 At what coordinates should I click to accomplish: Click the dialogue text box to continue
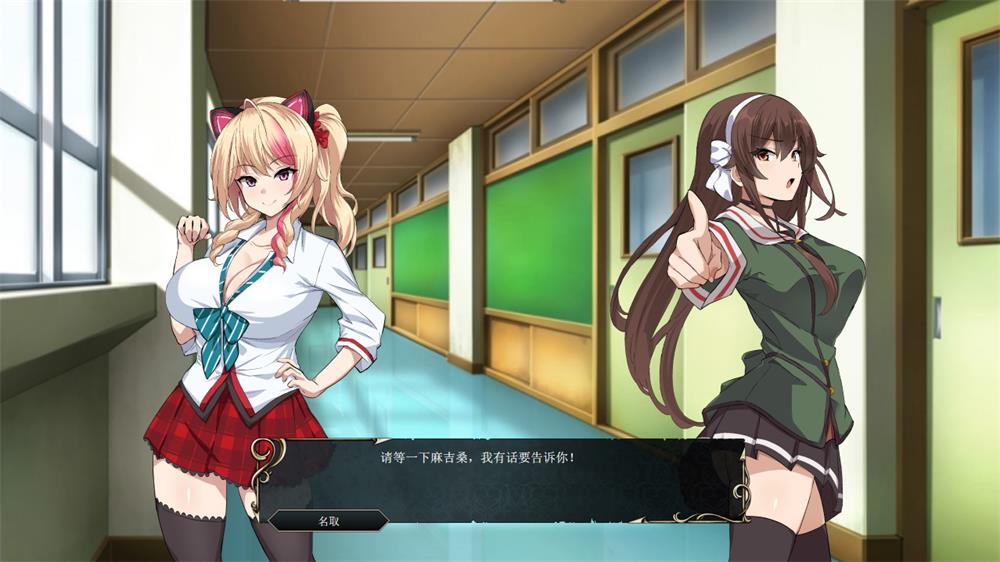point(500,480)
